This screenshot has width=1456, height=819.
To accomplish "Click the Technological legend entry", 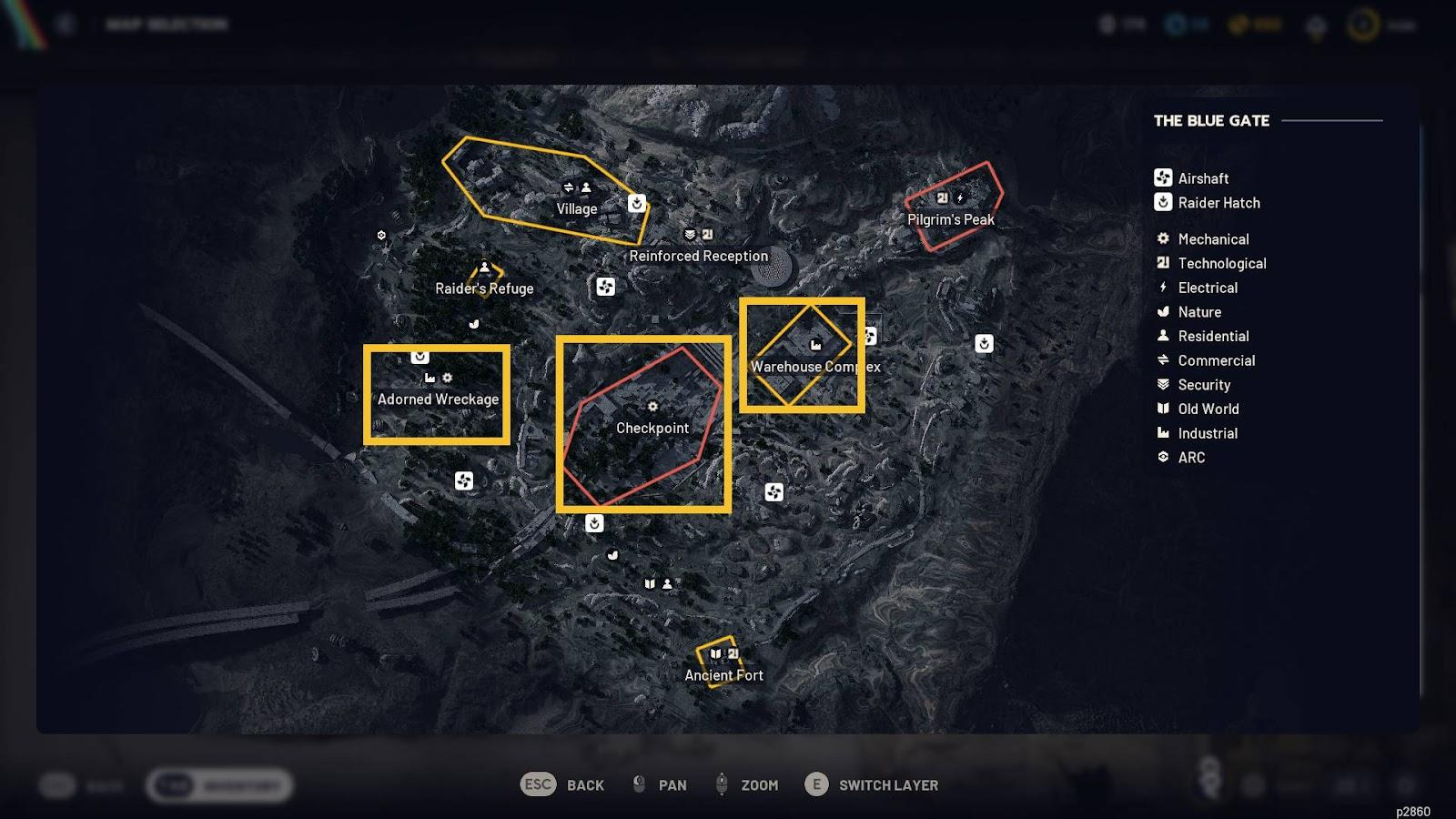I will pos(1221,263).
